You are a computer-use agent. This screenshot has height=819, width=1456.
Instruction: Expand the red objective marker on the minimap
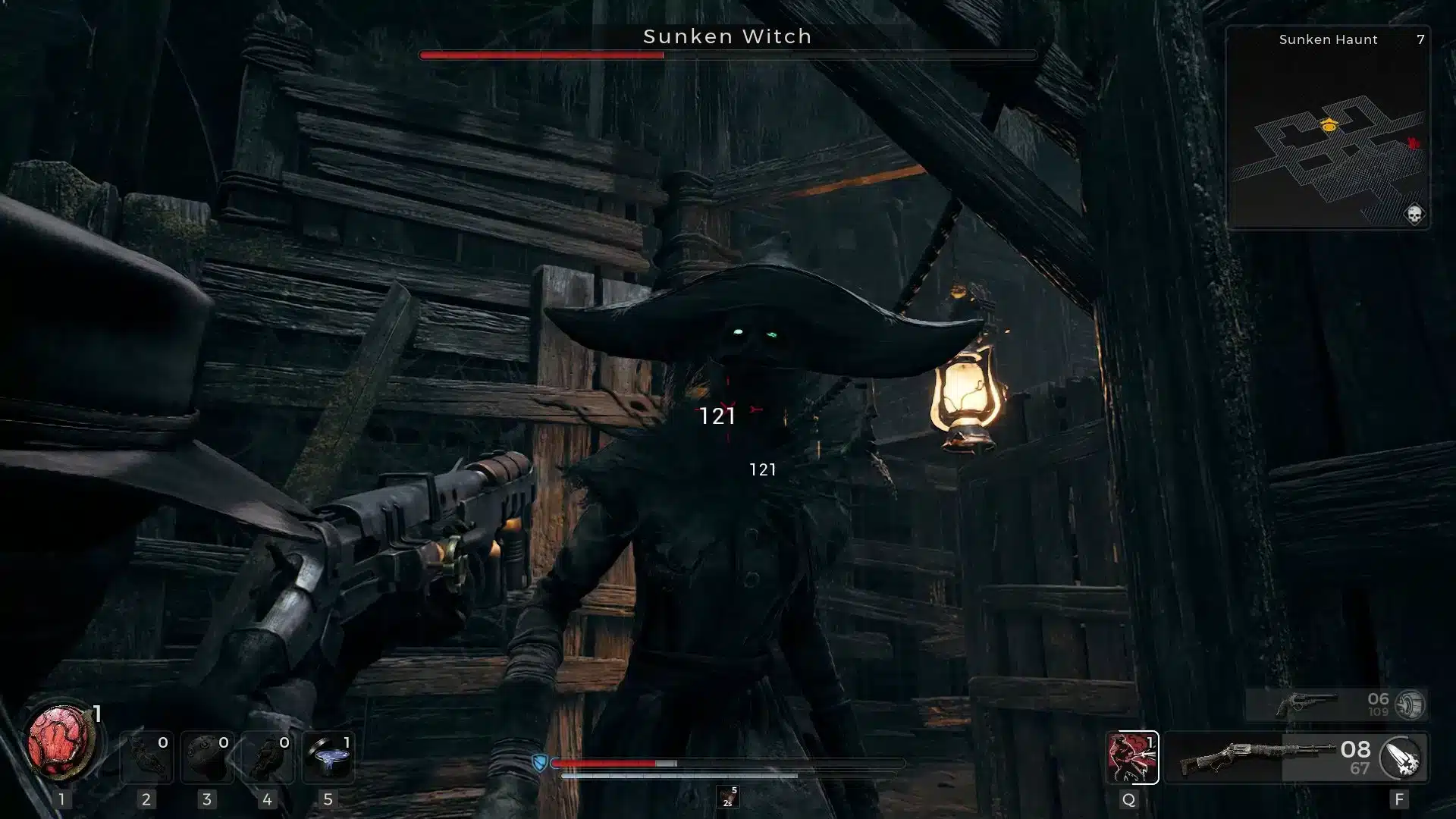point(1413,143)
